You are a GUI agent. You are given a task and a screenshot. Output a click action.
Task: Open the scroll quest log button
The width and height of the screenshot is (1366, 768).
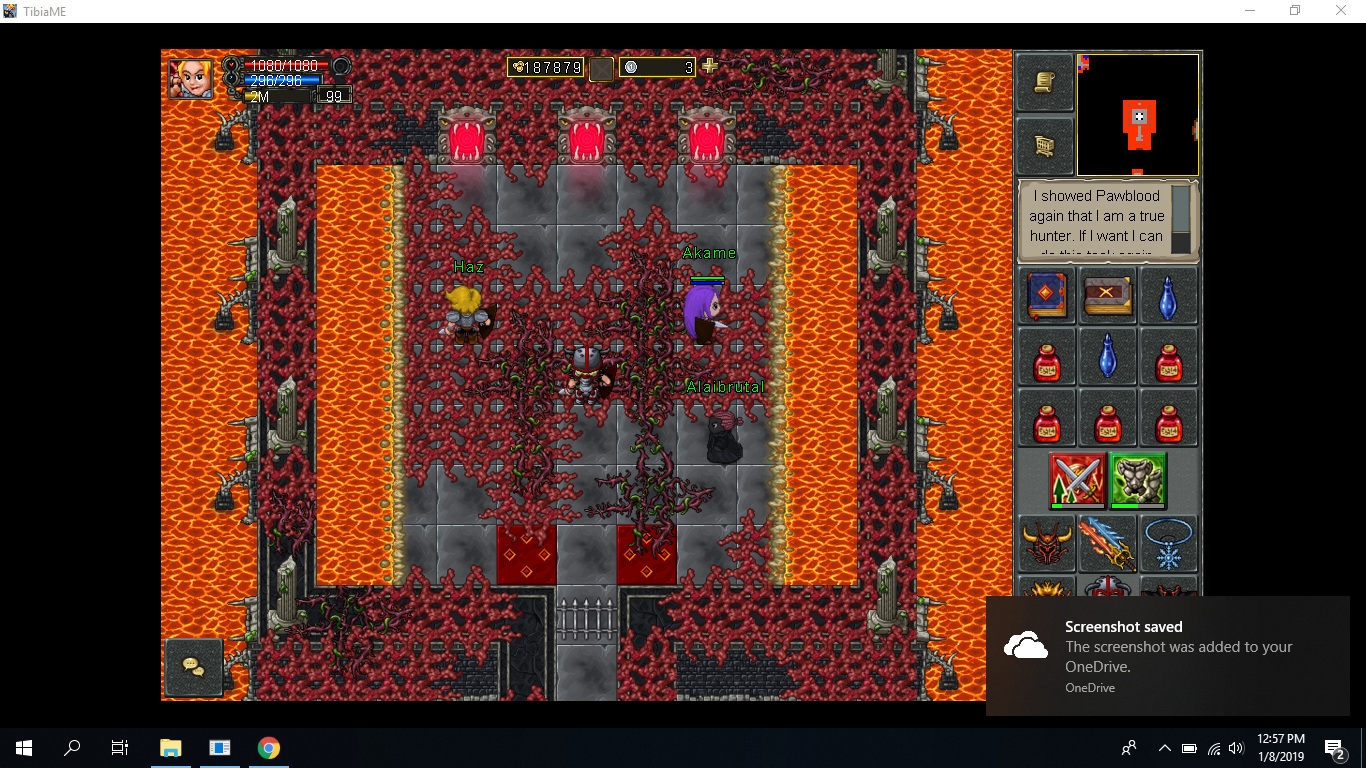1045,82
